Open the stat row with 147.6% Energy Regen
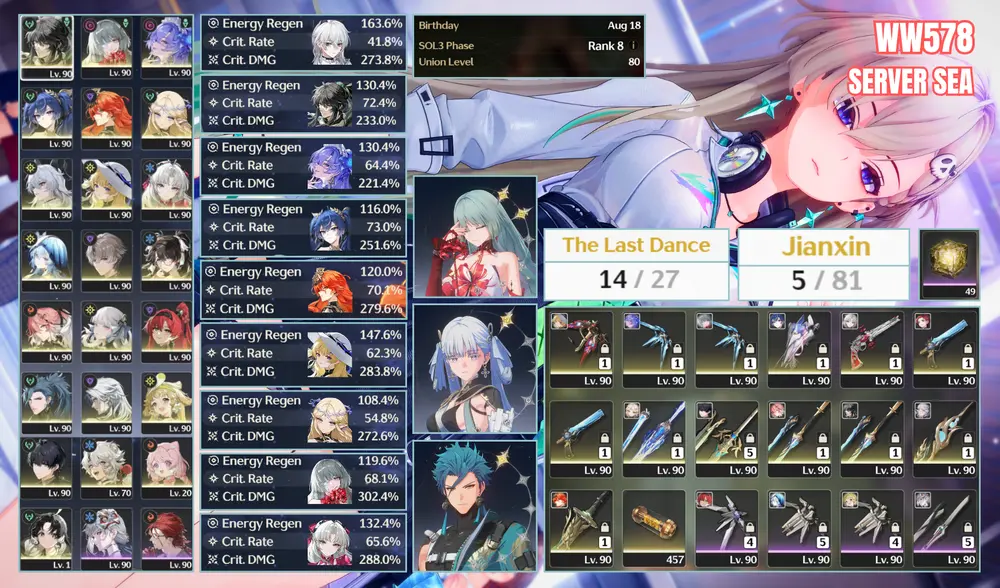 [304, 353]
